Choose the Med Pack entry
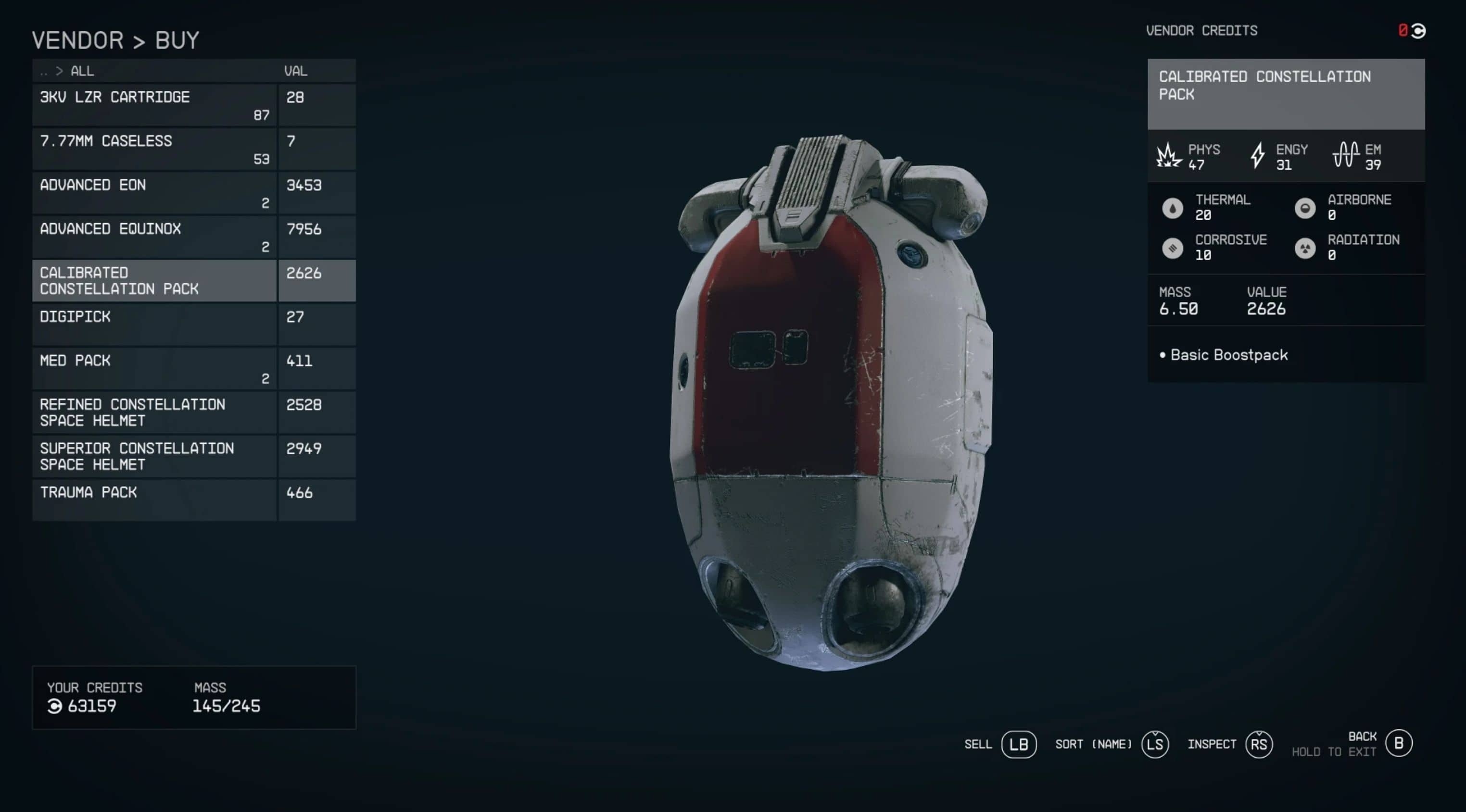 point(154,368)
